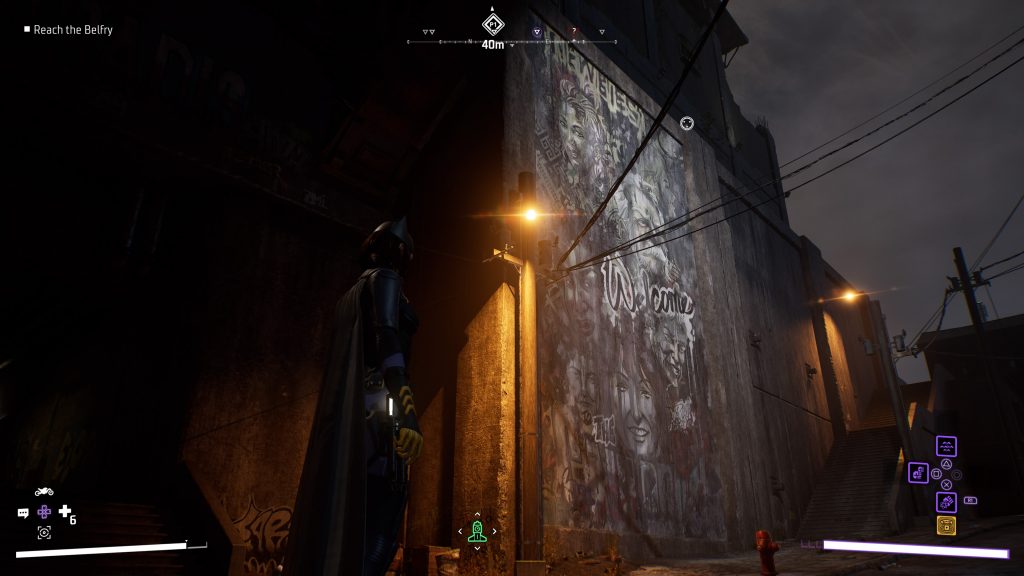Click the grapple point reticle on the wall

coord(687,123)
